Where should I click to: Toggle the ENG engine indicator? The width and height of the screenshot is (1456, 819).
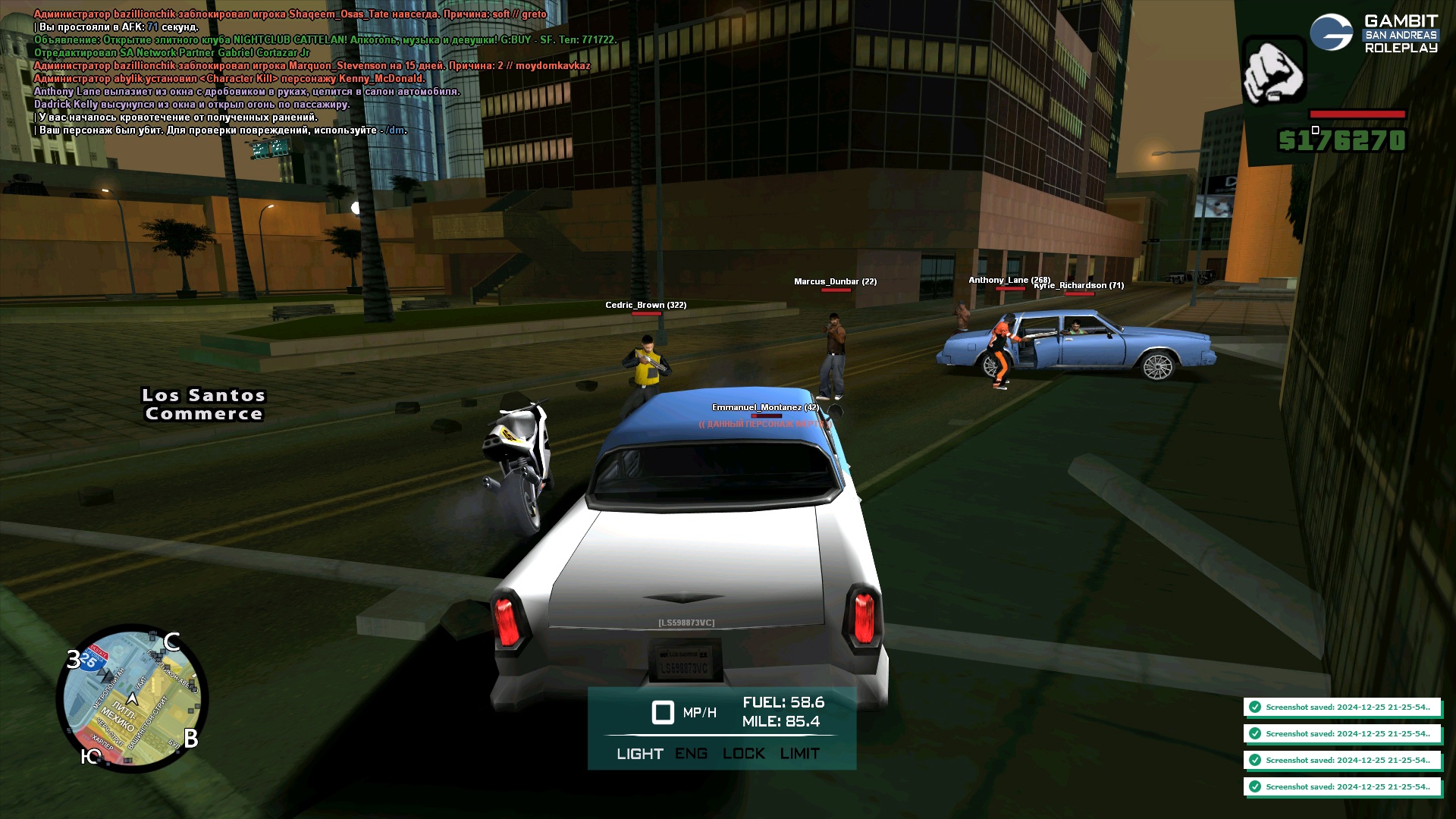tap(691, 754)
